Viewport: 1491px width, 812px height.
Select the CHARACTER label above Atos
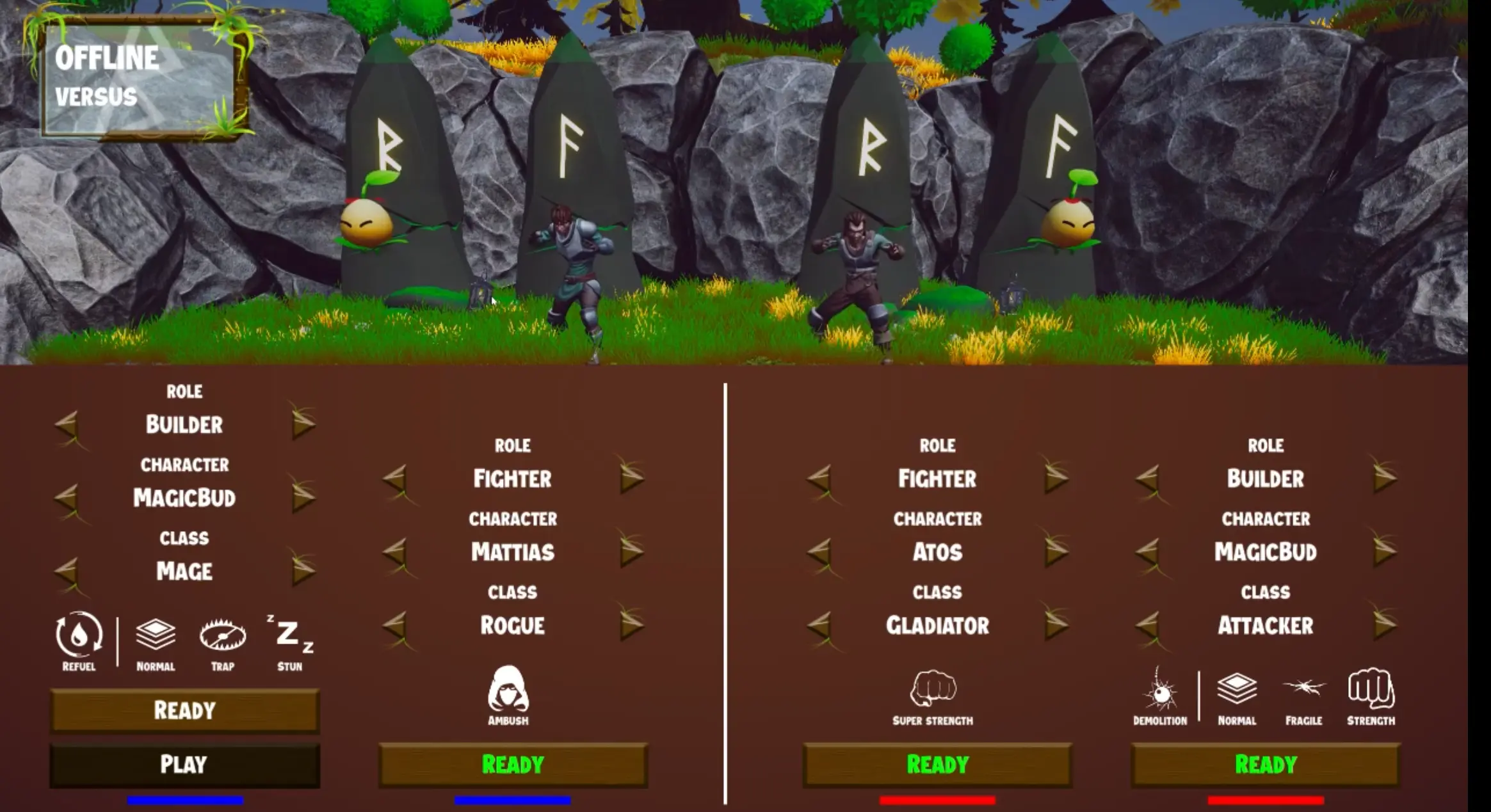(939, 519)
